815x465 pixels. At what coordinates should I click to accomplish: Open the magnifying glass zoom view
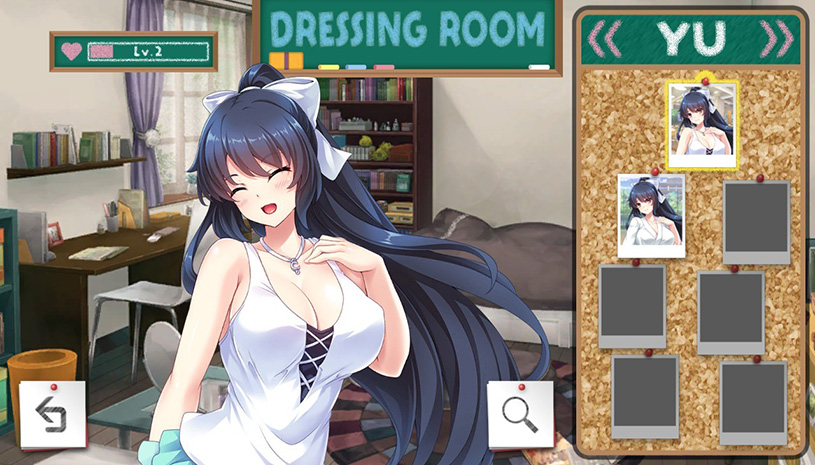(x=520, y=415)
